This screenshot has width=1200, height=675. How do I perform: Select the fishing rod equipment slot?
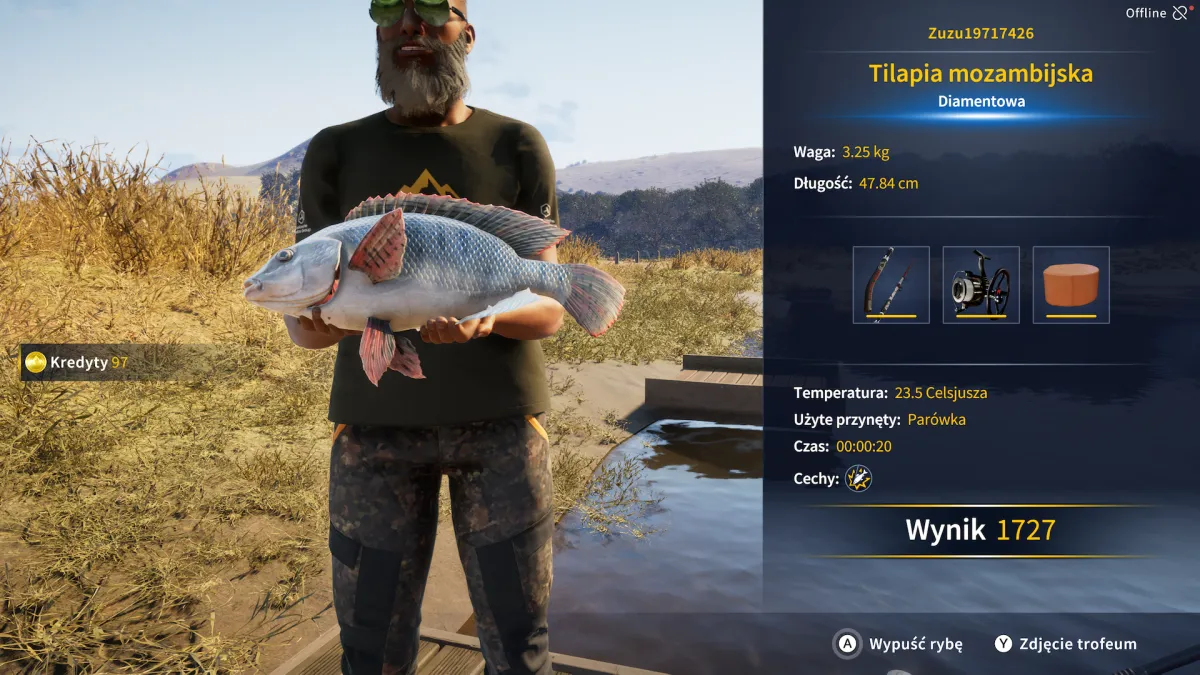click(891, 285)
